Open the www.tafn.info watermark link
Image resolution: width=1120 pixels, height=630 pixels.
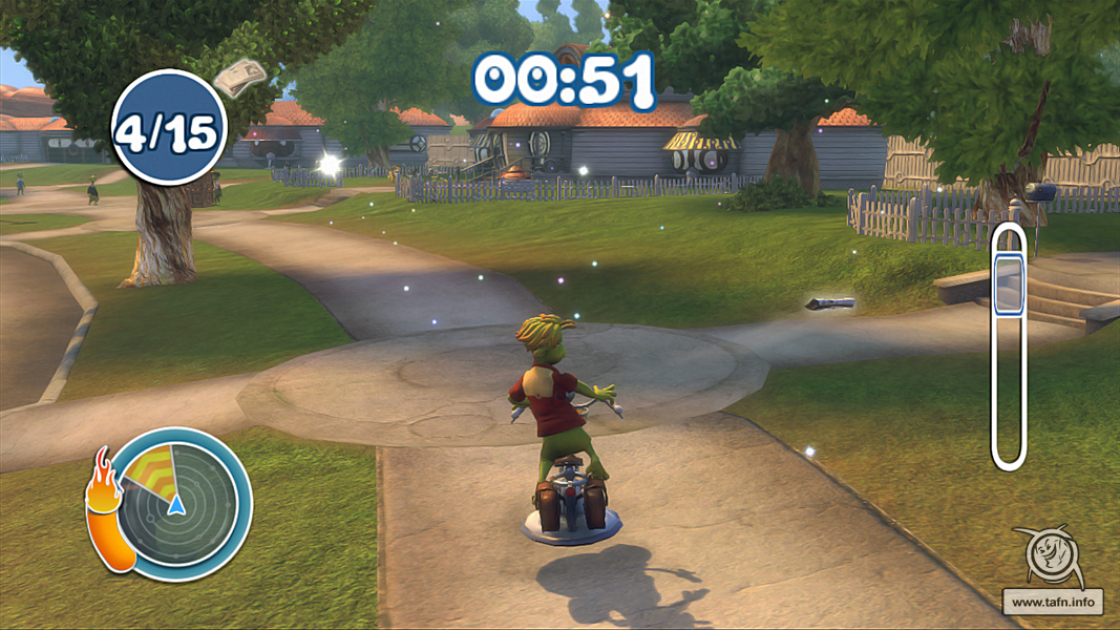pyautogui.click(x=1053, y=602)
